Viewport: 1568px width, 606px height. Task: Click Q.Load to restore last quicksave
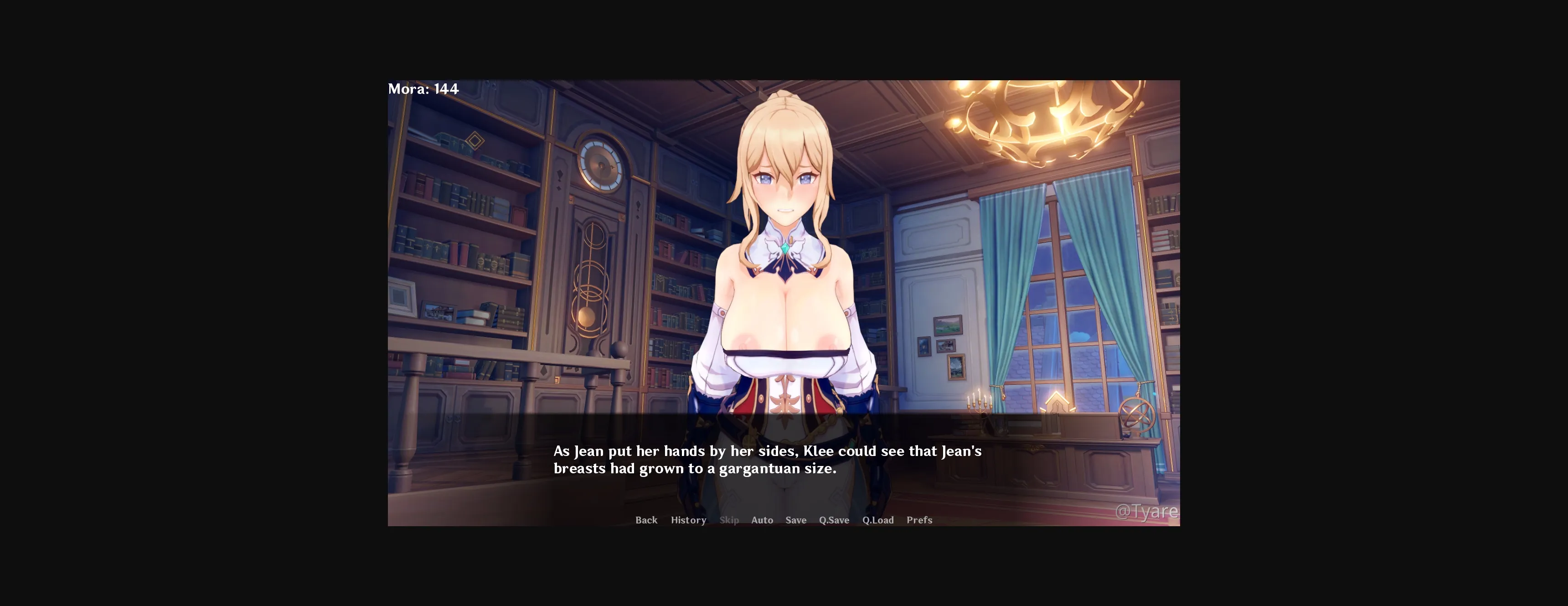point(878,520)
